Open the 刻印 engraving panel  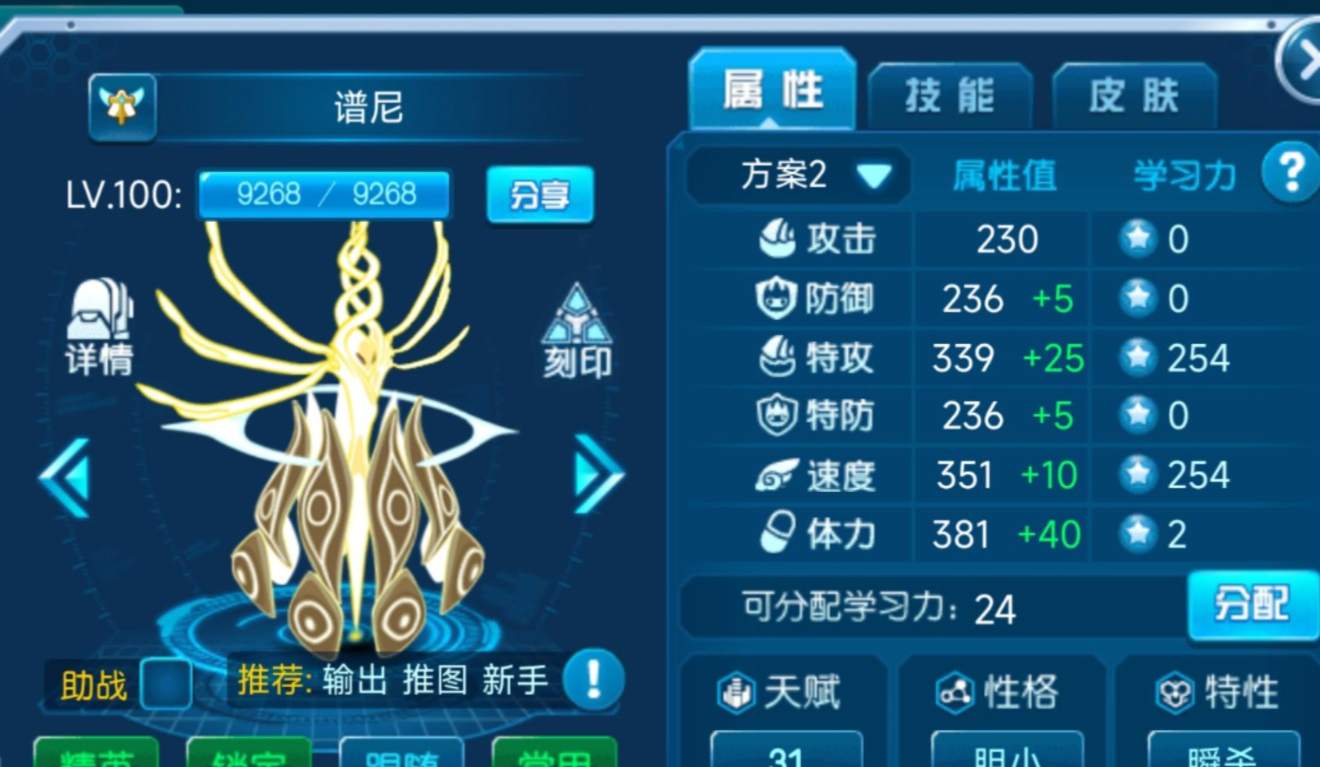pos(575,330)
